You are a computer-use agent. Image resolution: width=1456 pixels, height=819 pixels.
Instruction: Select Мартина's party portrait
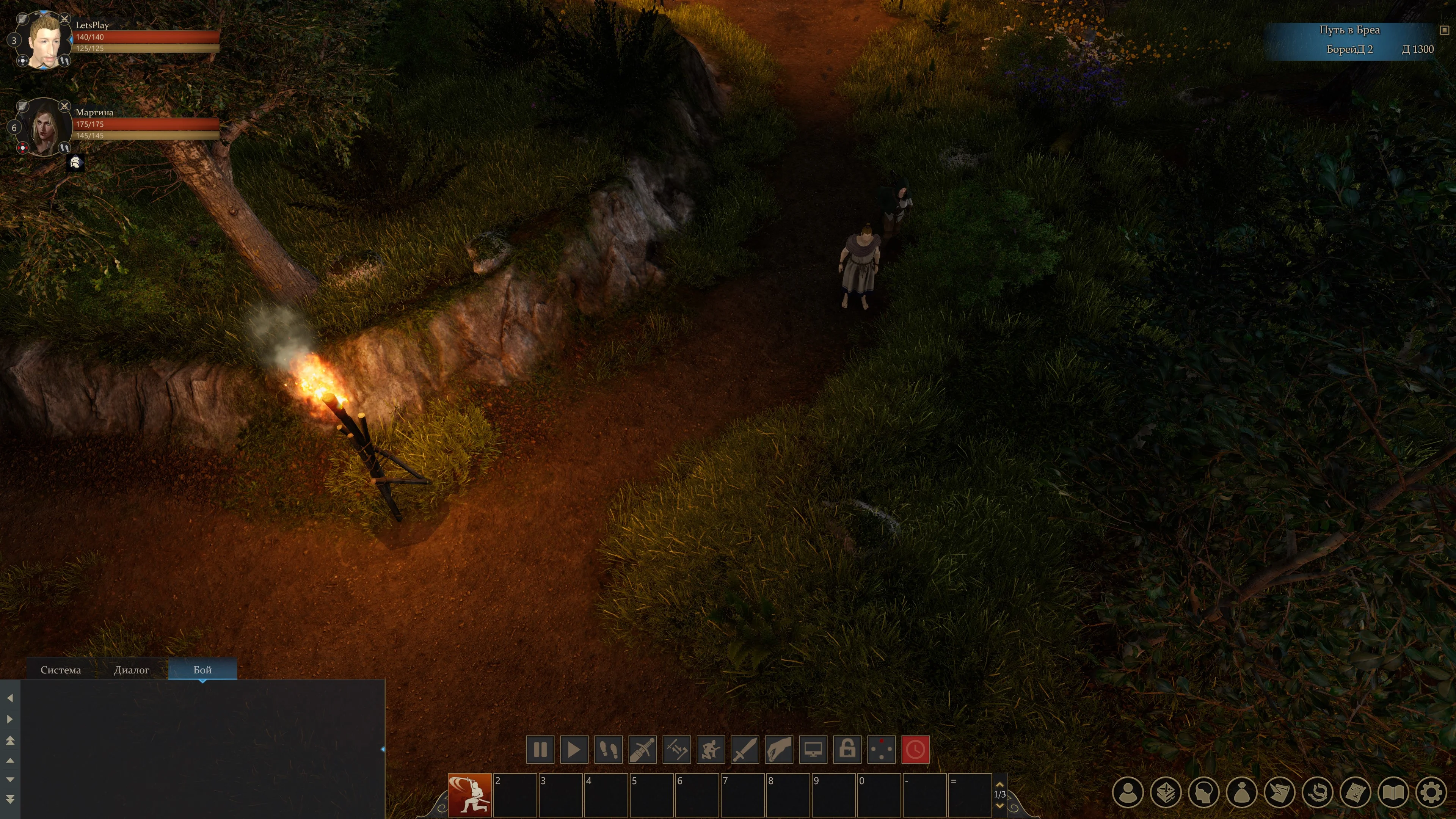(x=44, y=128)
